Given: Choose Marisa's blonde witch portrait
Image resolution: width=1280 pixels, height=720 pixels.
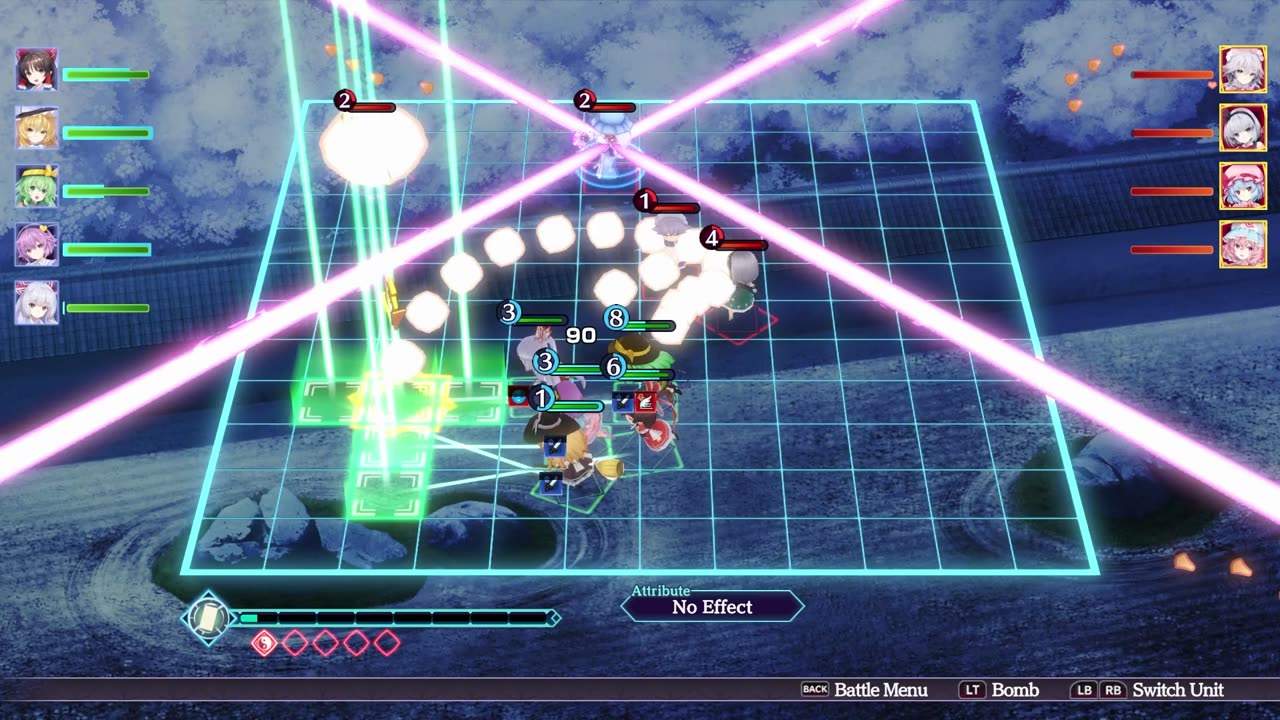Looking at the screenshot, I should point(37,127).
